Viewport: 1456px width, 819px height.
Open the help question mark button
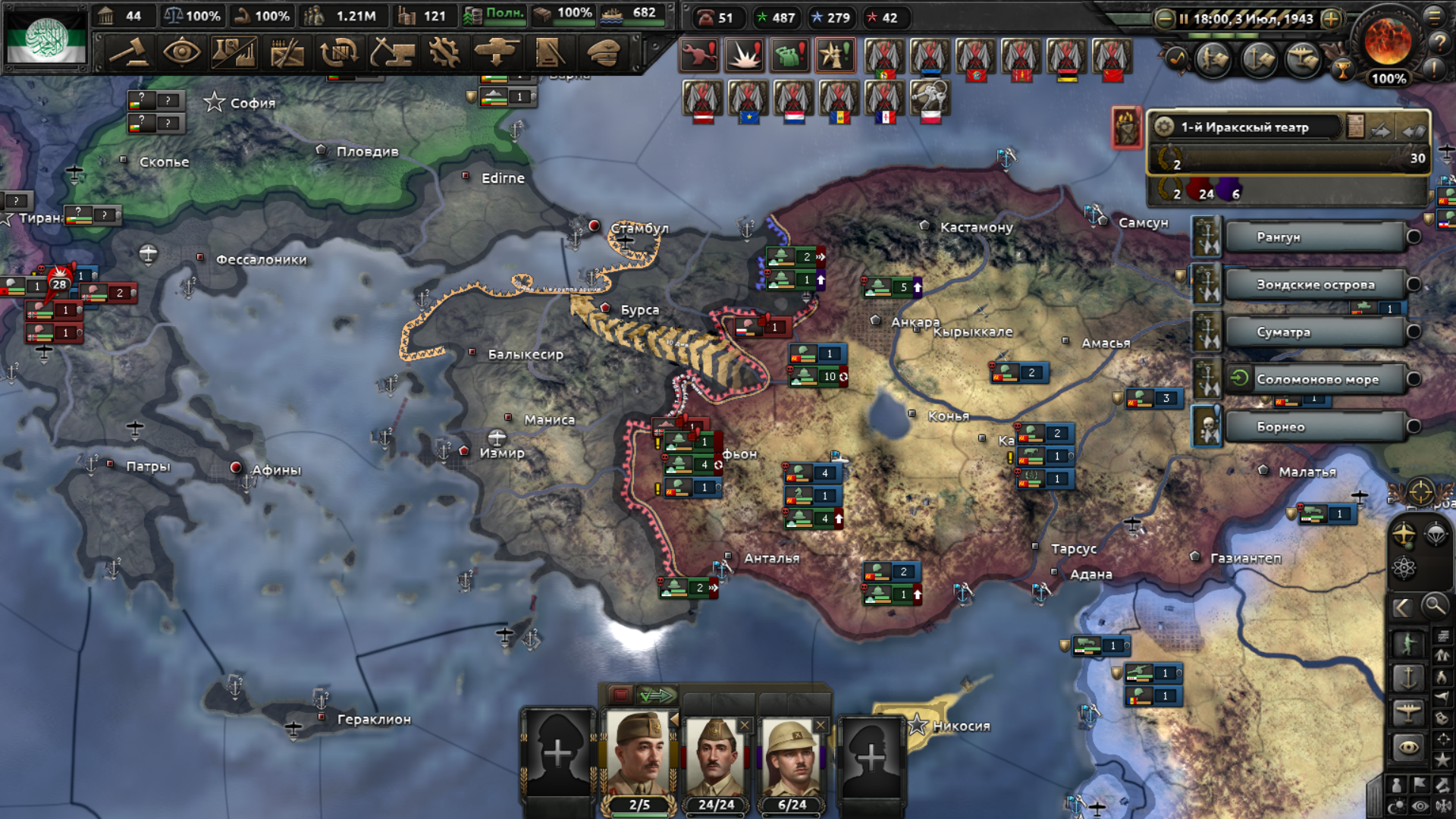click(1439, 43)
